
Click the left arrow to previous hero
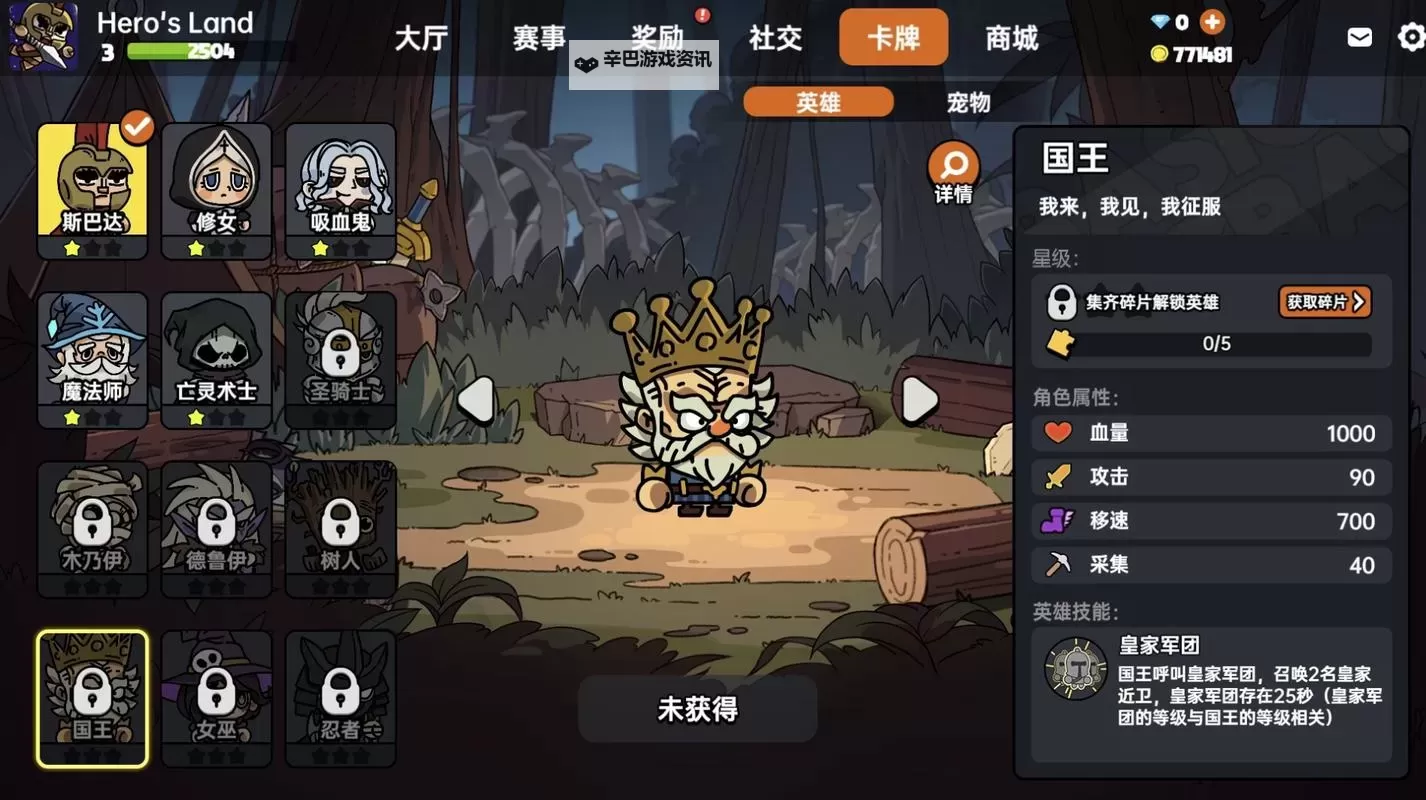tap(477, 398)
